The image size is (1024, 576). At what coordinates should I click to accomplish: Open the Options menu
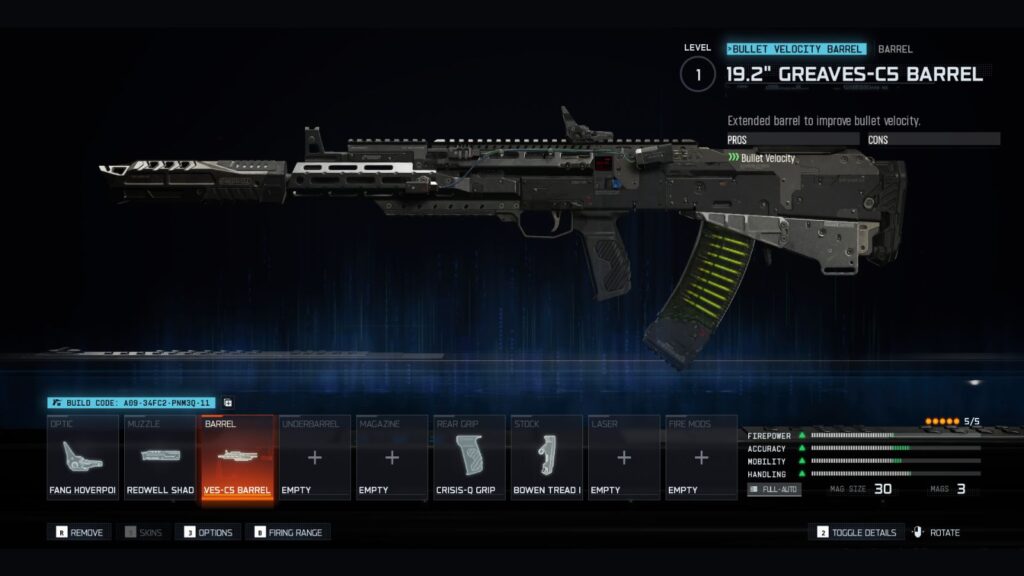[x=208, y=532]
